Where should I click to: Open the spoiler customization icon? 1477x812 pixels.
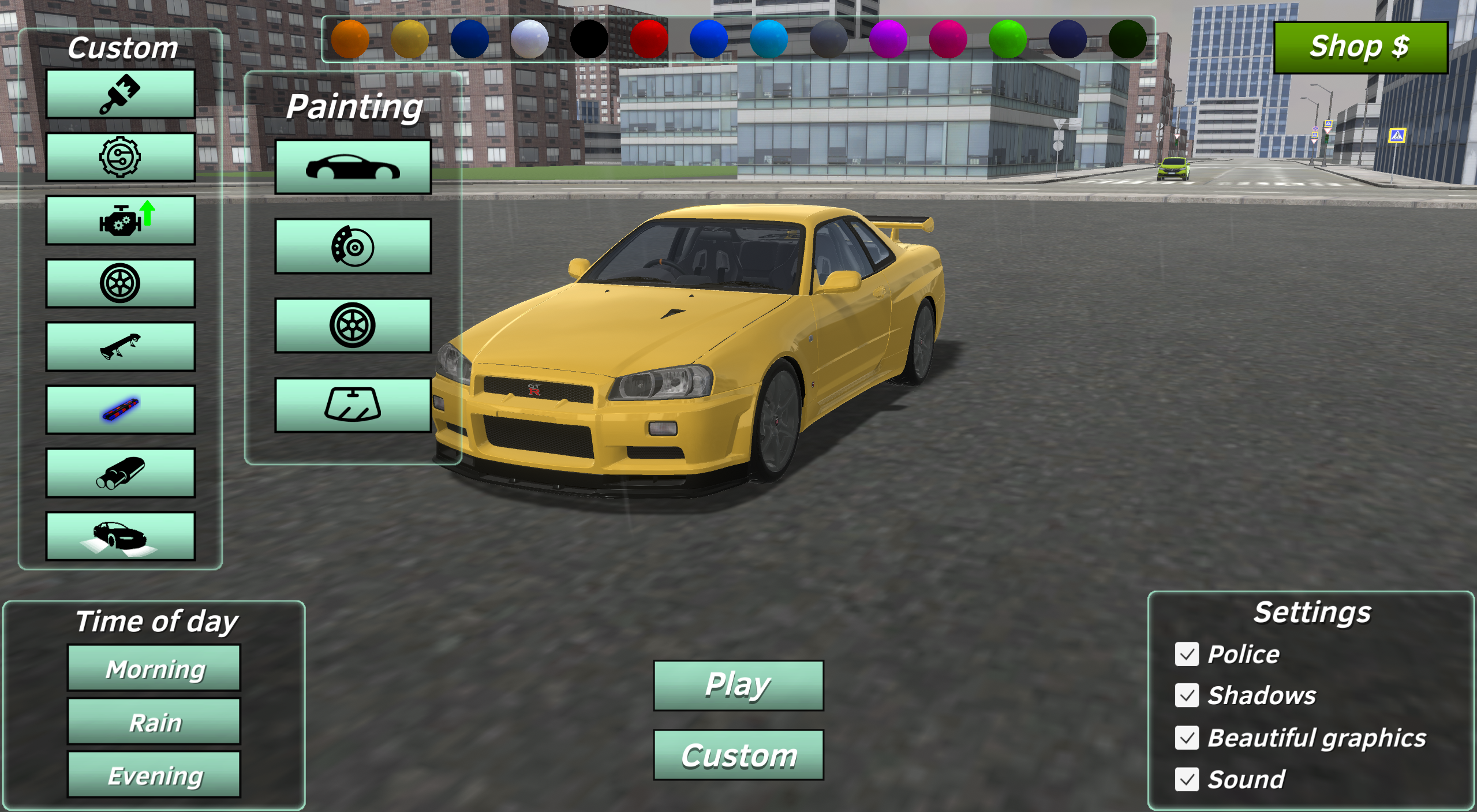[x=119, y=345]
